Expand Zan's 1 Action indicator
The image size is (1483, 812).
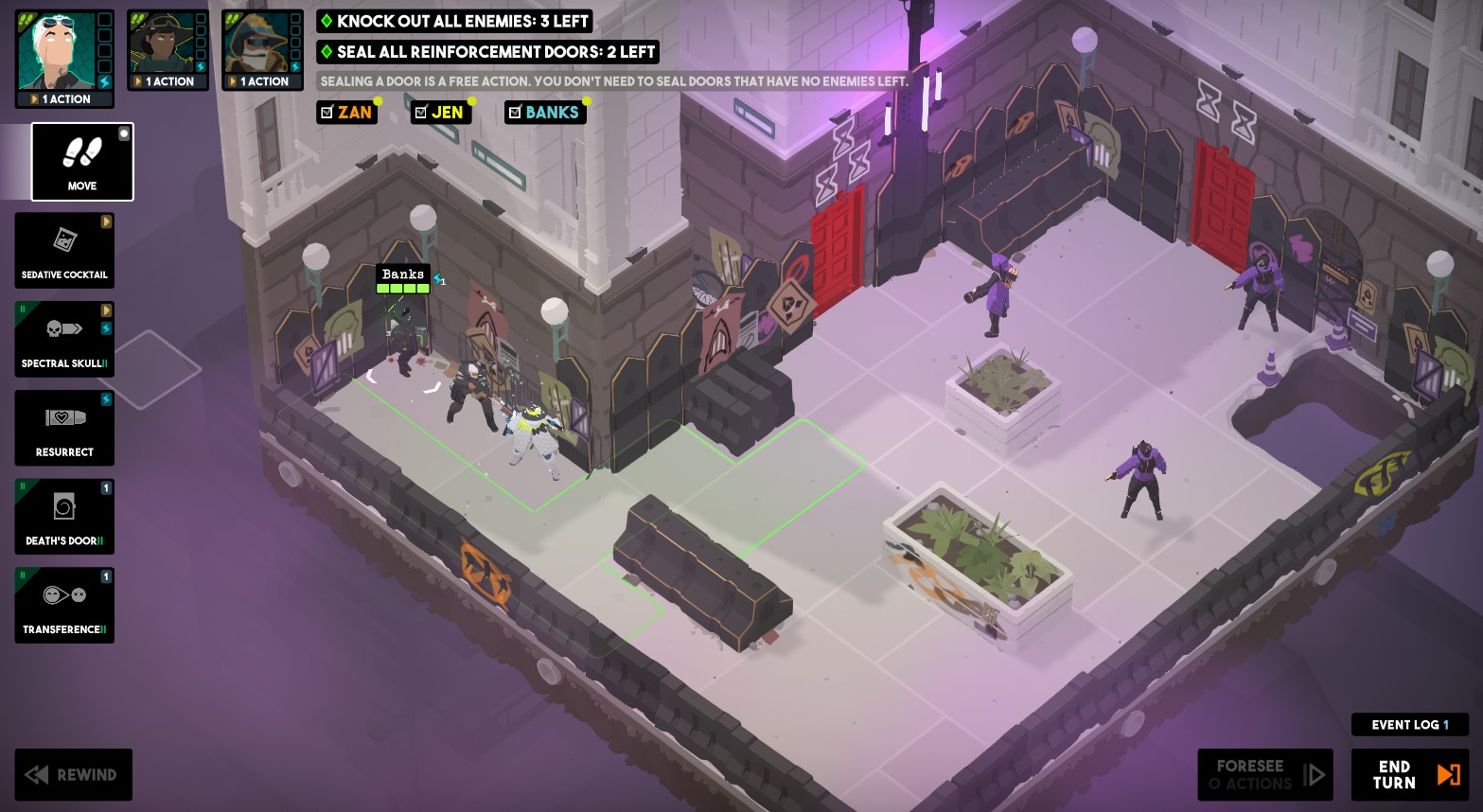click(63, 98)
